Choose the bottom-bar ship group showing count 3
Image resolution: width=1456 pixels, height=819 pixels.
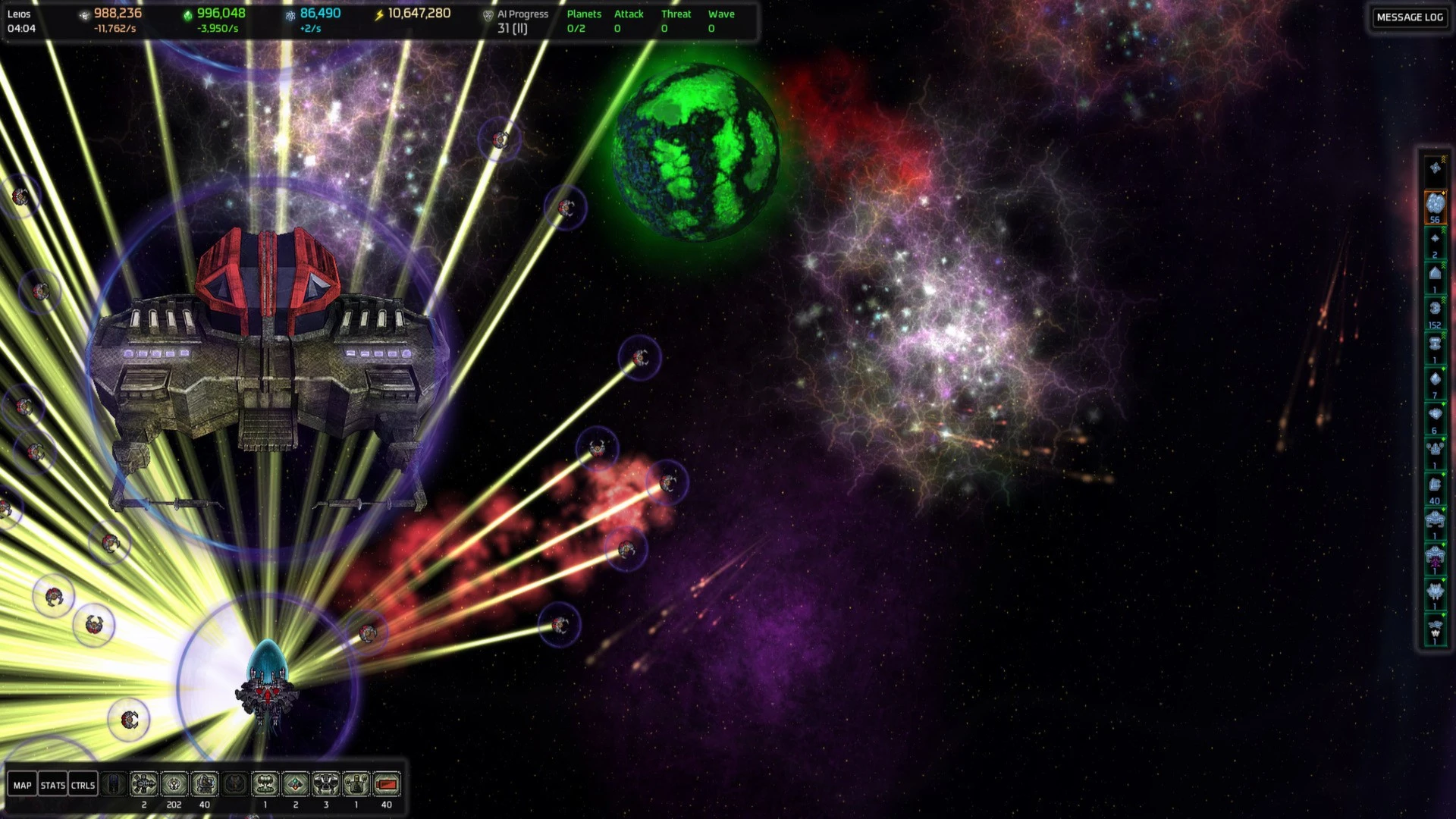(x=326, y=784)
